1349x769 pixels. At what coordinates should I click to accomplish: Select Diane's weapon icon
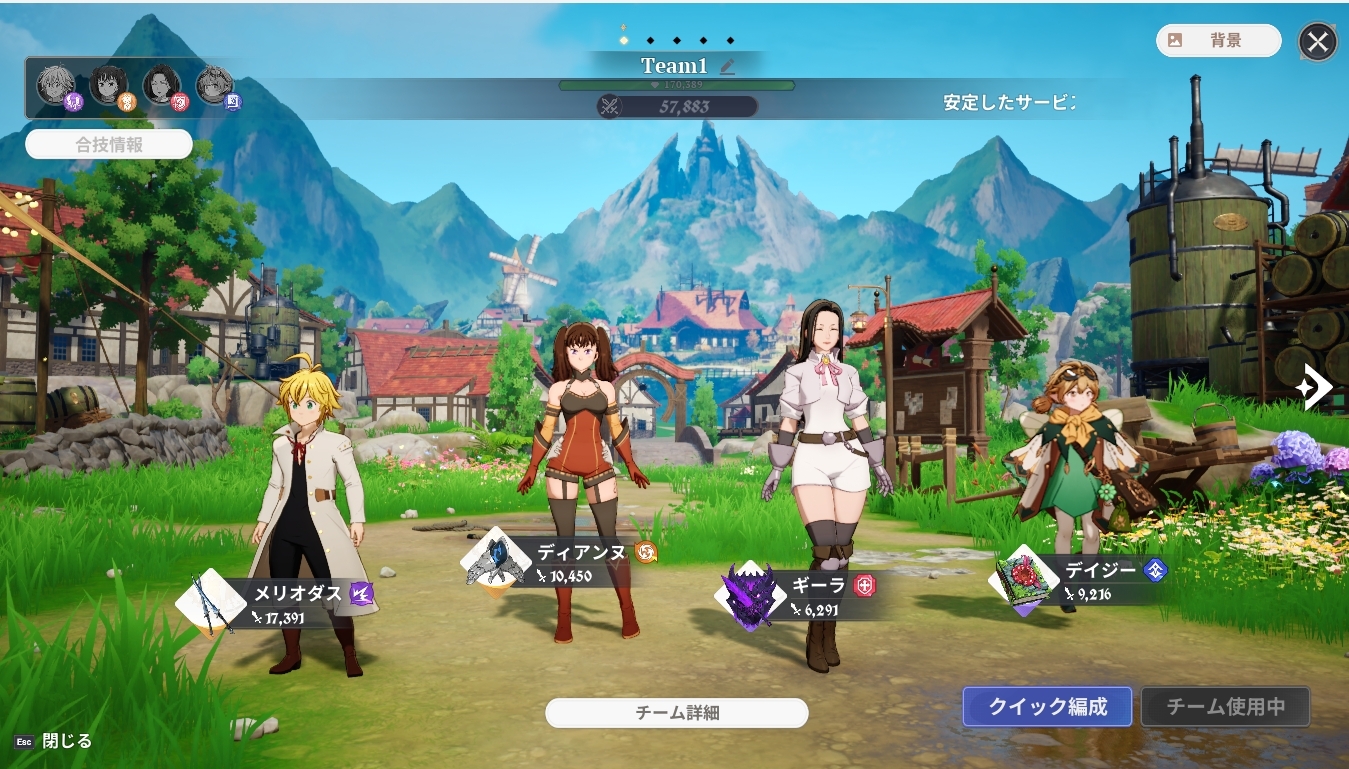coord(496,561)
